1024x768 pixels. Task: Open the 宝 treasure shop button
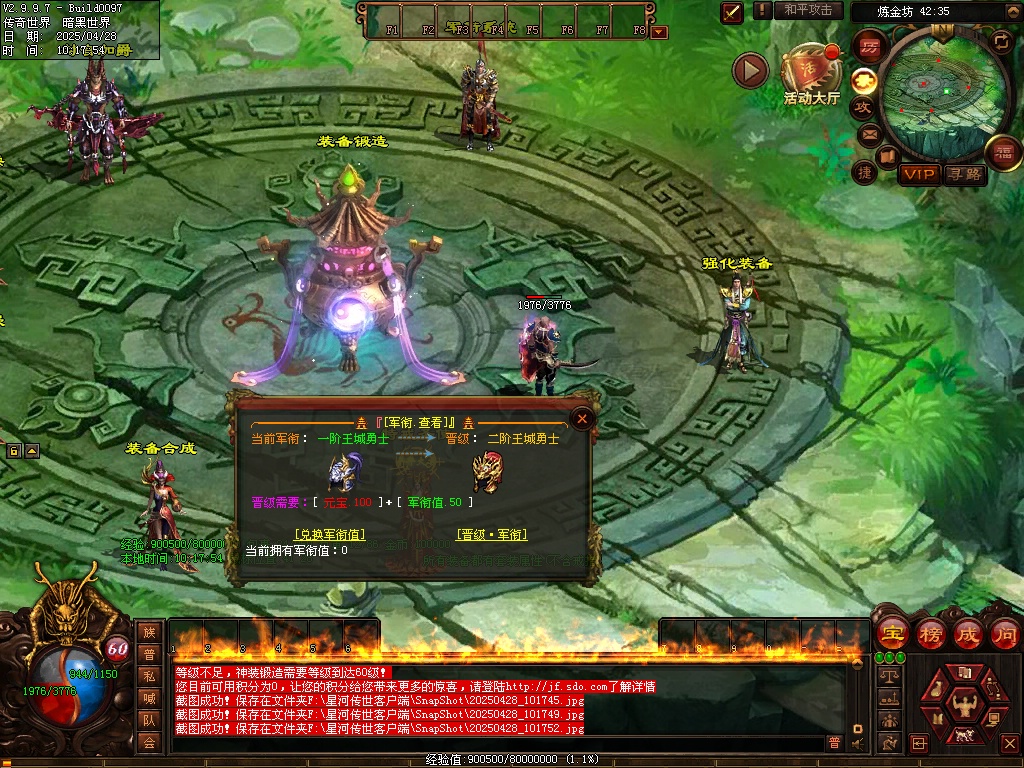tap(891, 634)
